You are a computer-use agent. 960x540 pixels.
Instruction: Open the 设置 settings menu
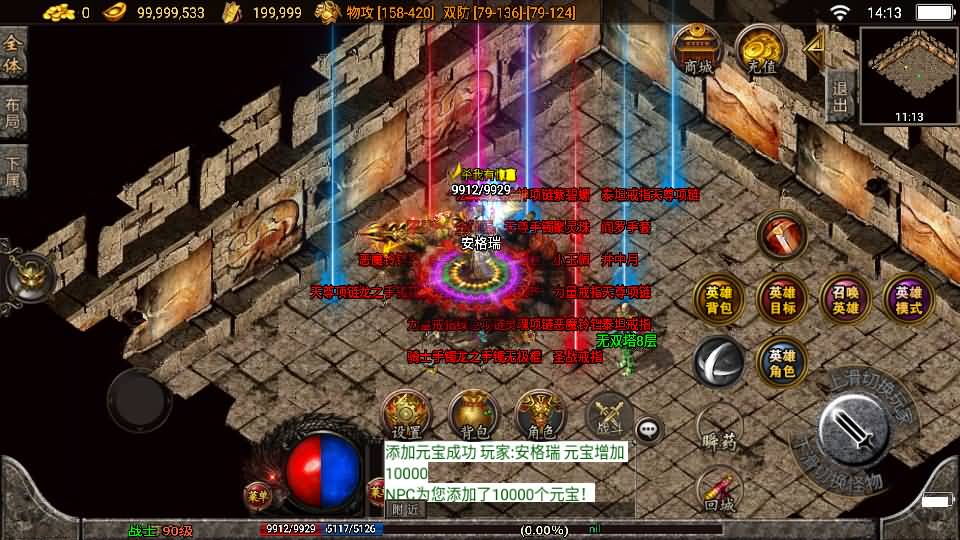tap(407, 414)
